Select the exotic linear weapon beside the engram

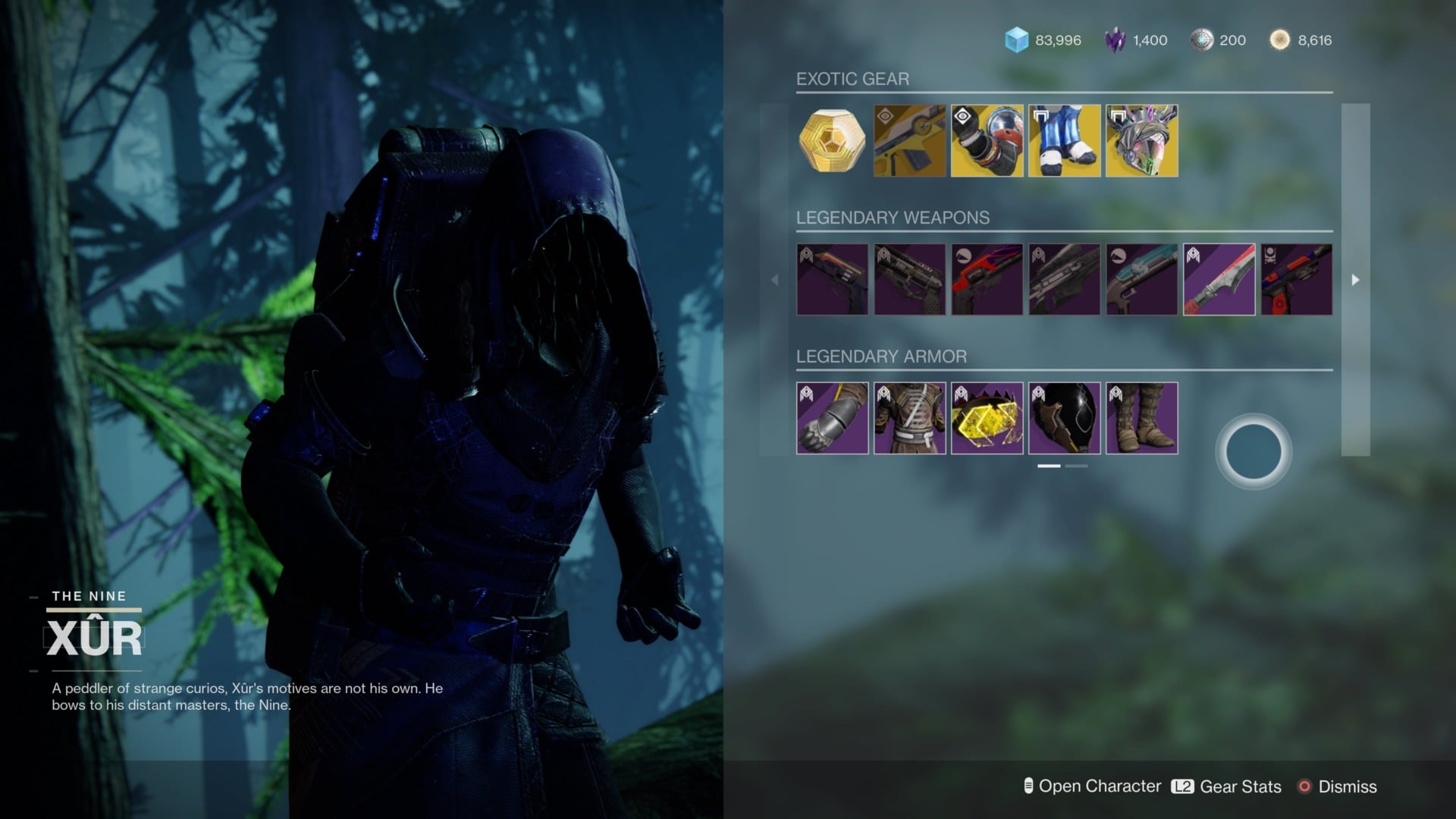click(909, 141)
